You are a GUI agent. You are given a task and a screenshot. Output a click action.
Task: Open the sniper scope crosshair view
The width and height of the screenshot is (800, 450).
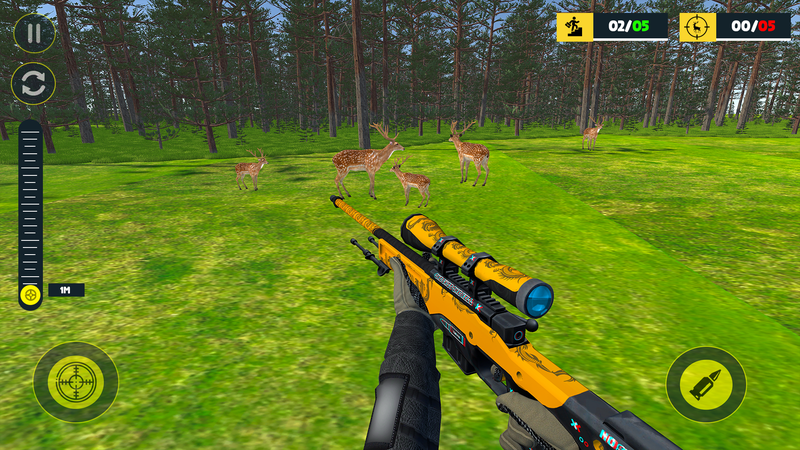tap(75, 382)
